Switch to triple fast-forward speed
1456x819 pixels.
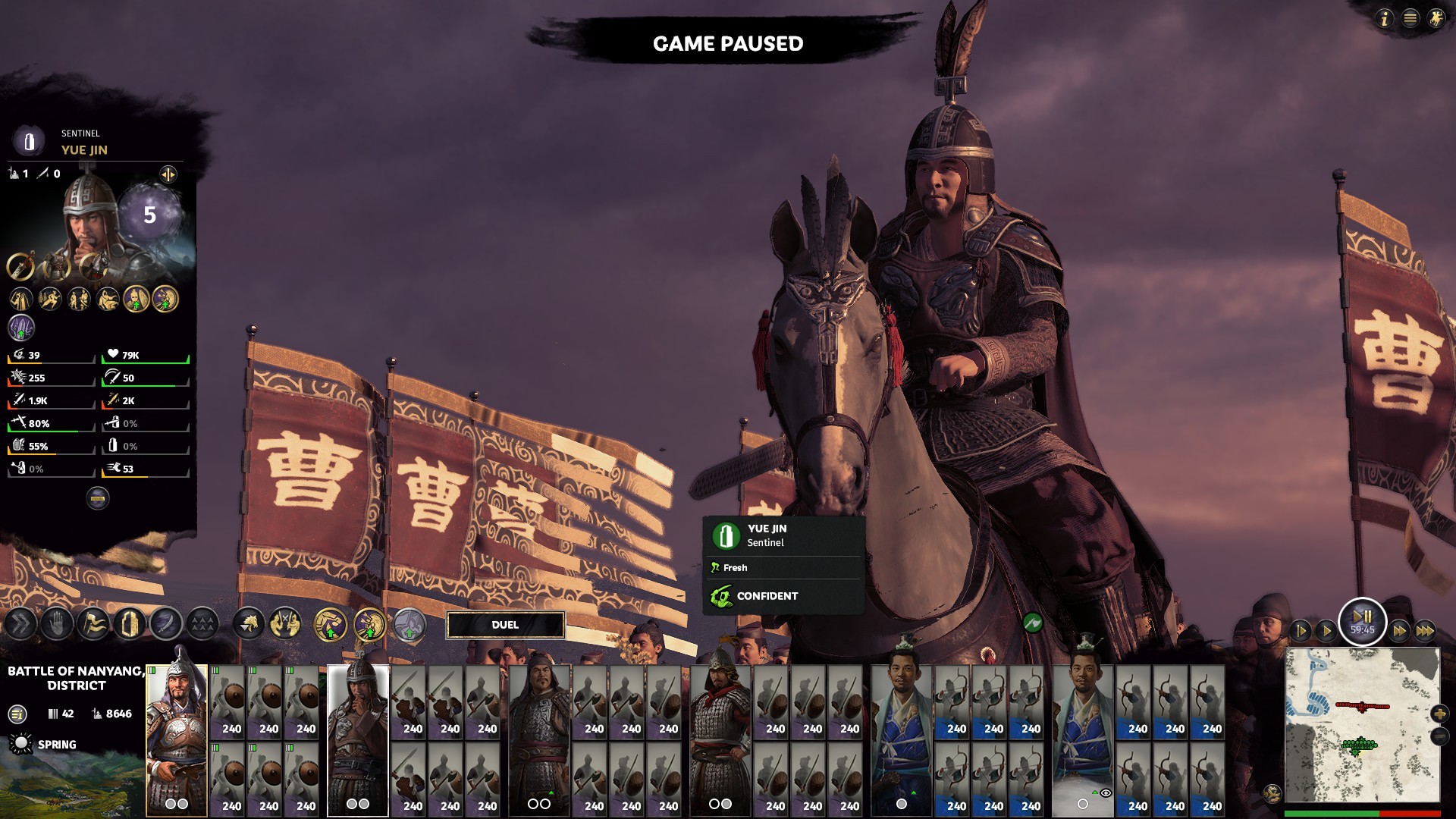pos(1425,630)
